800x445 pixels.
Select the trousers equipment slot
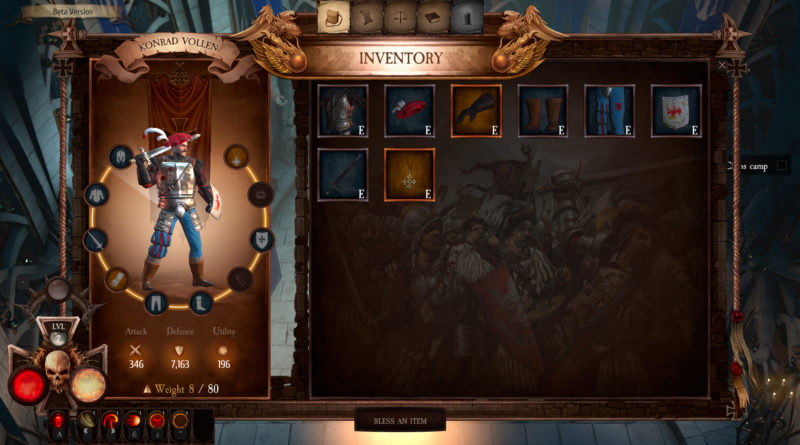pyautogui.click(x=156, y=301)
